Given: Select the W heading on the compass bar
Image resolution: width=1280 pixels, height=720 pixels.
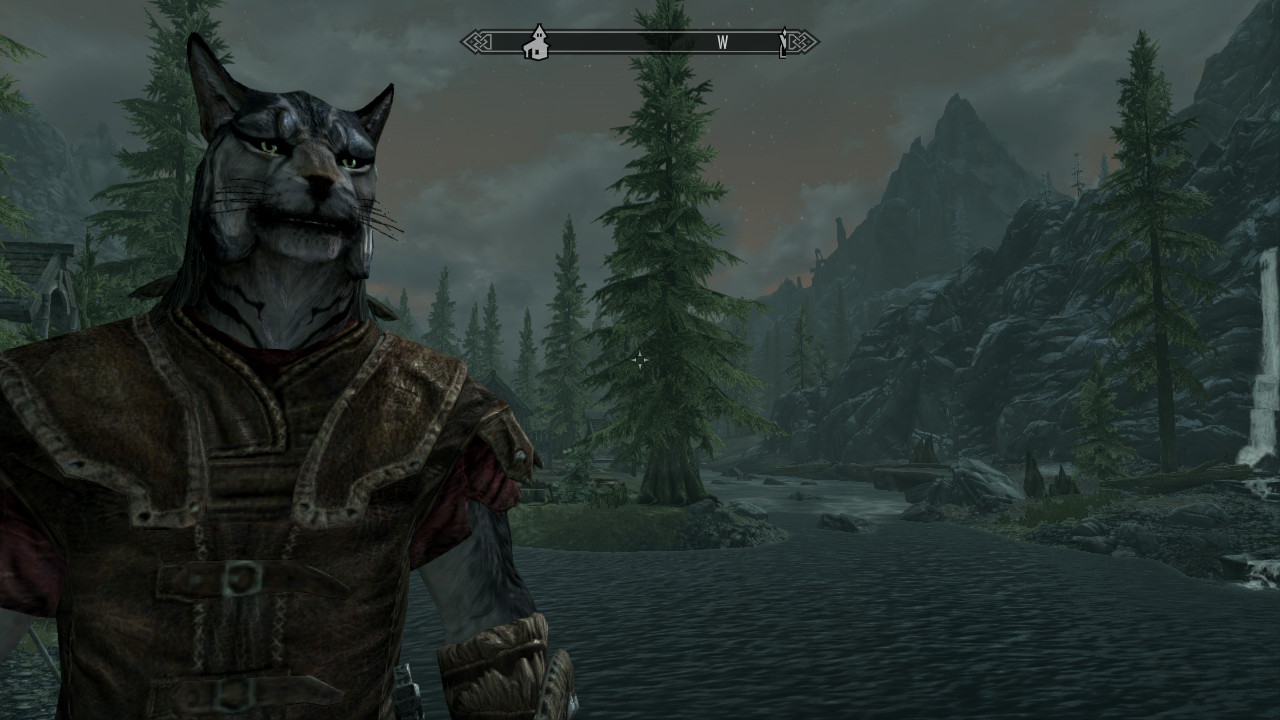Looking at the screenshot, I should tap(722, 43).
